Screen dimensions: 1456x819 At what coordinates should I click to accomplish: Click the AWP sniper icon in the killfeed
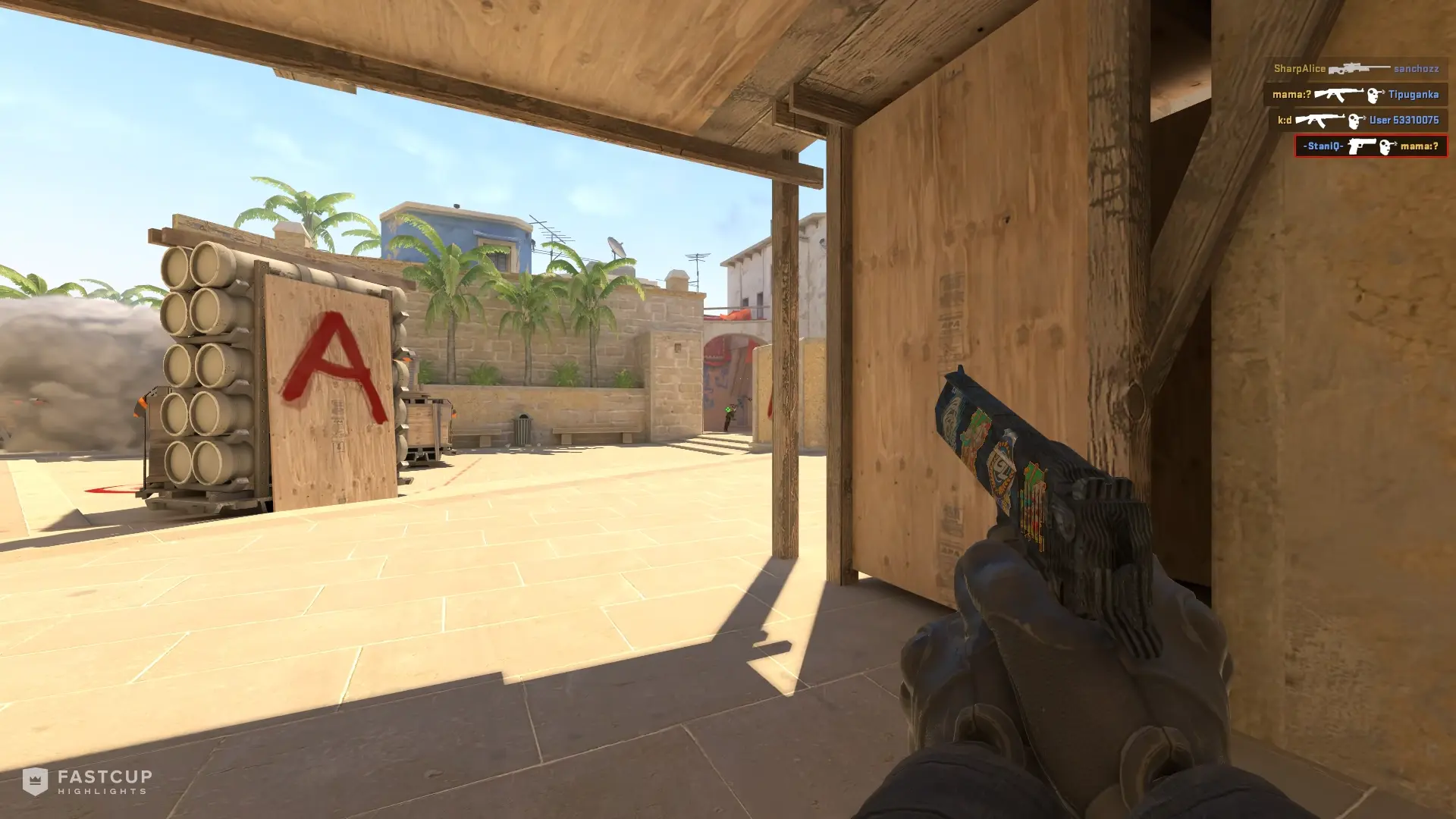[1360, 69]
